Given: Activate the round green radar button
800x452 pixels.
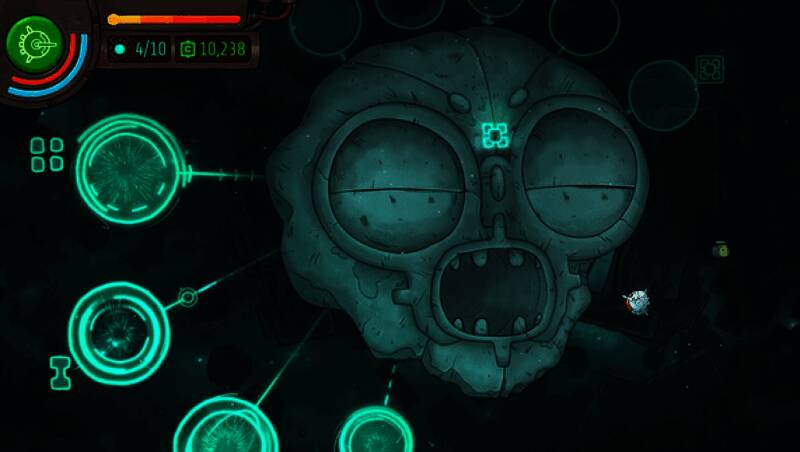Looking at the screenshot, I should (35, 43).
